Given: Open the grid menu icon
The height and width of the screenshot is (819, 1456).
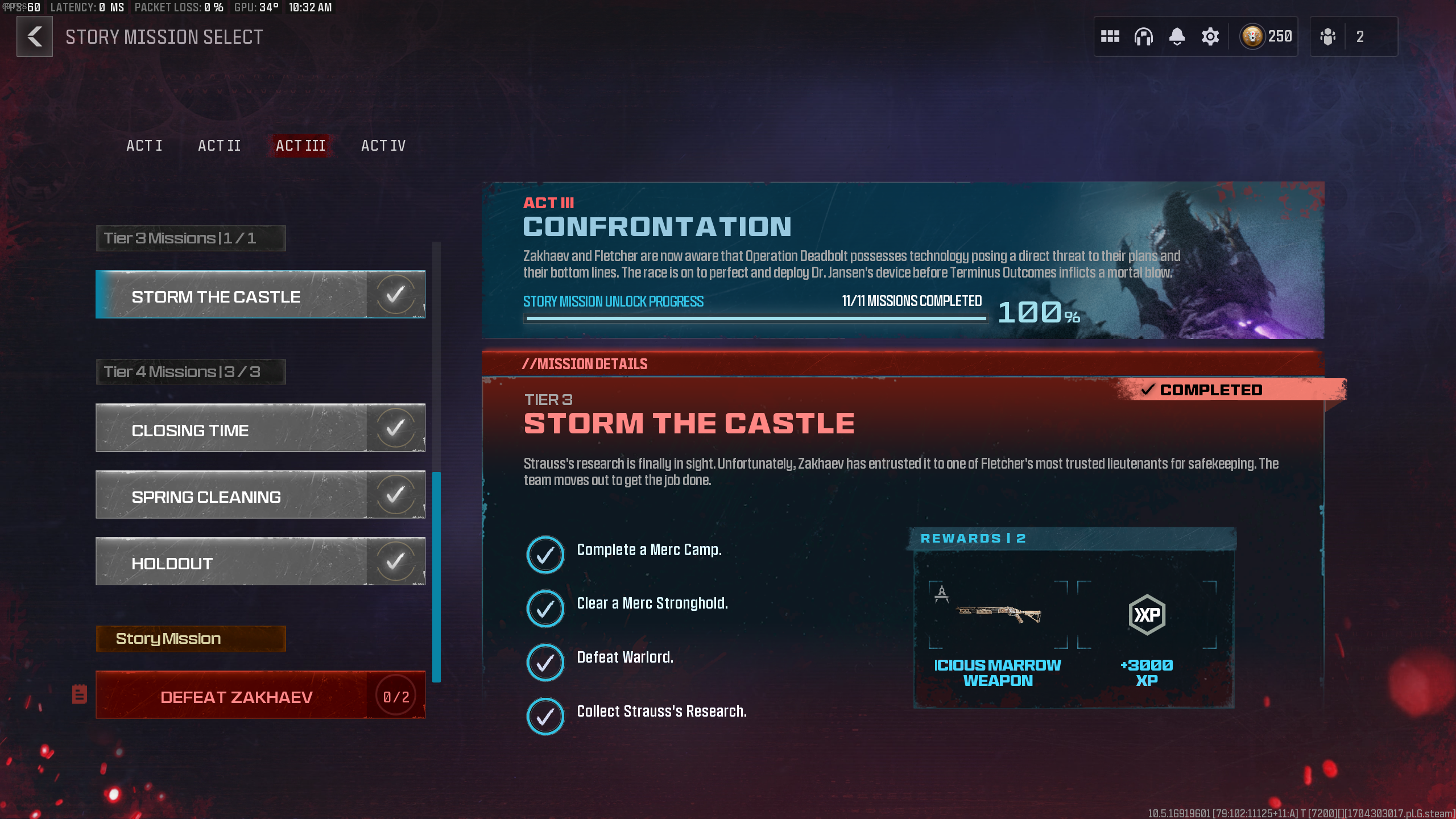Looking at the screenshot, I should 1110,36.
